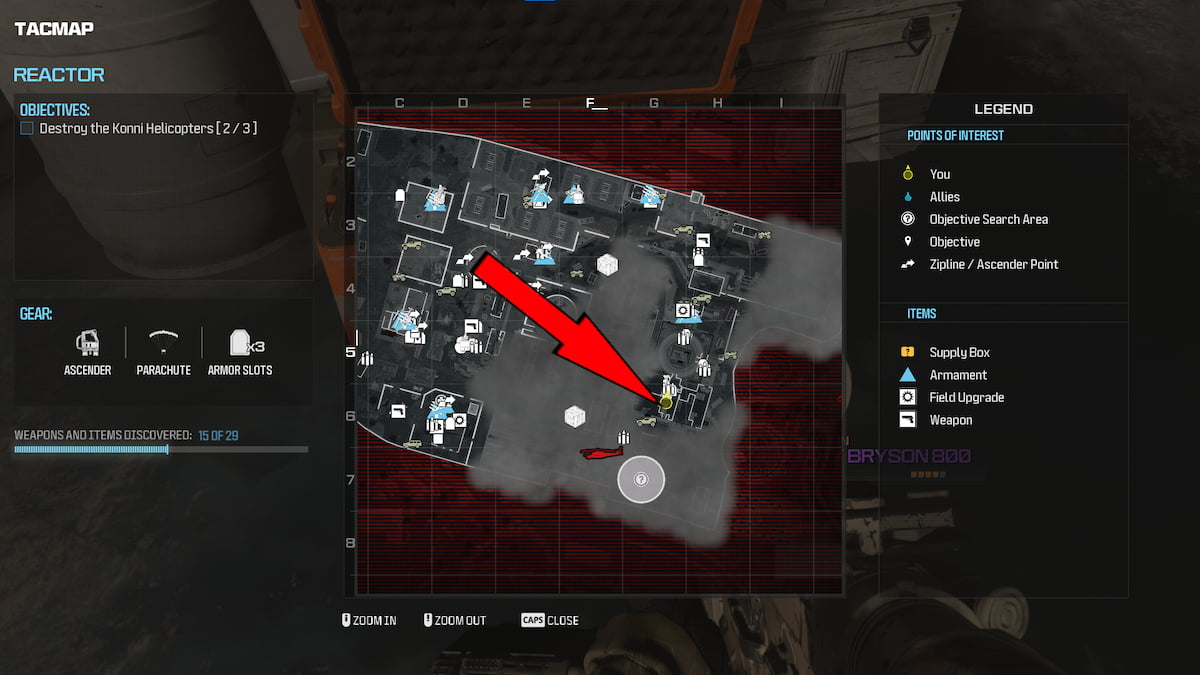Click the objective search area question-mark circle
The image size is (1200, 675).
click(x=641, y=480)
